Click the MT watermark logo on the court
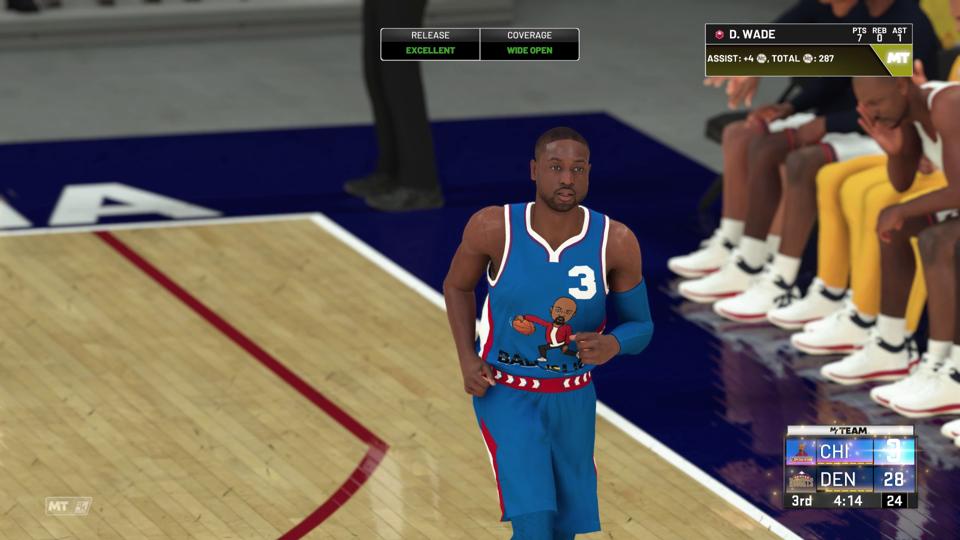Image resolution: width=960 pixels, height=540 pixels. pyautogui.click(x=68, y=506)
